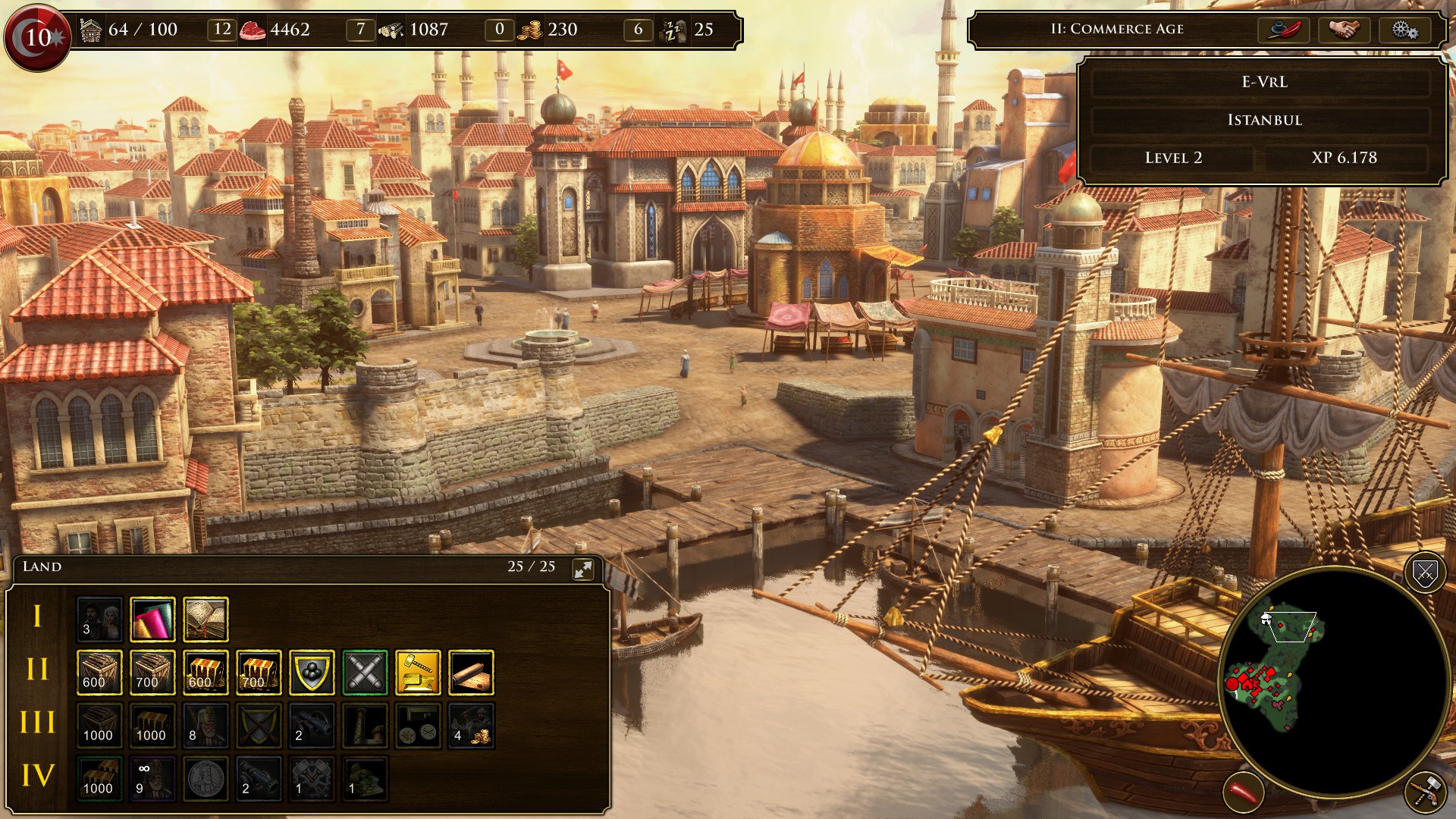The width and height of the screenshot is (1456, 819).
Task: Select the cannonball shield card
Action: point(312,673)
